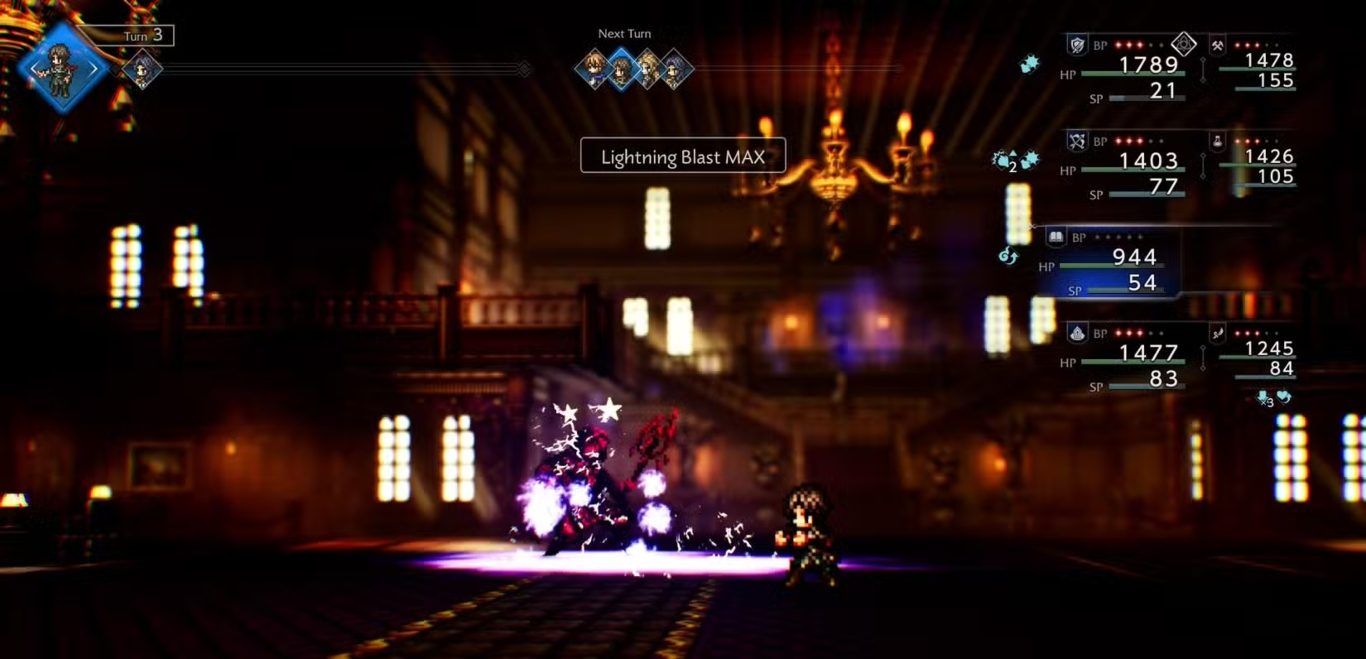1366x659 pixels.
Task: Click the shield job icon above 1789 HP
Action: (x=1077, y=44)
